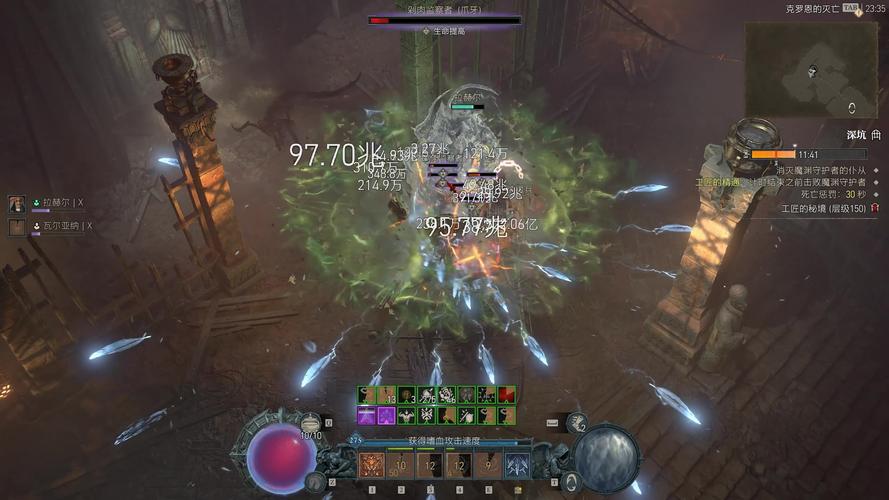Select the first purple buff icon
The height and width of the screenshot is (500, 889).
point(367,414)
